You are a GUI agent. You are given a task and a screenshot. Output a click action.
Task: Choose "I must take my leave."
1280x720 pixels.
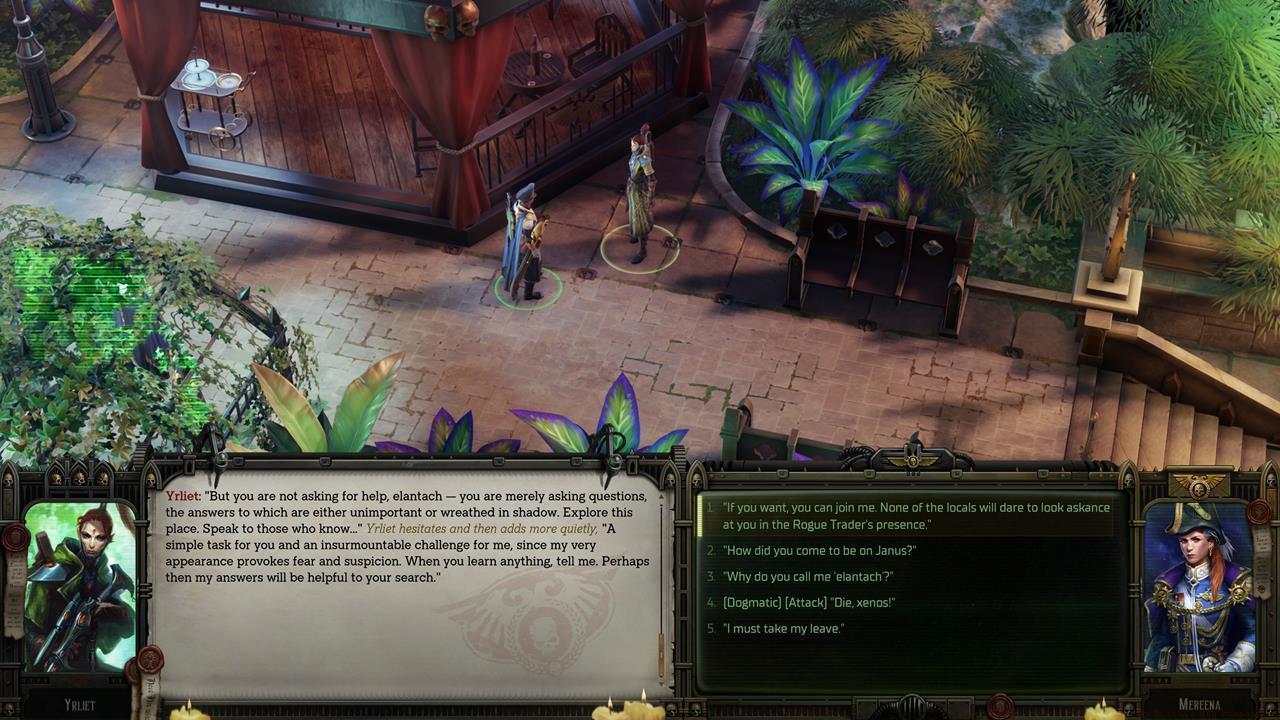click(783, 628)
